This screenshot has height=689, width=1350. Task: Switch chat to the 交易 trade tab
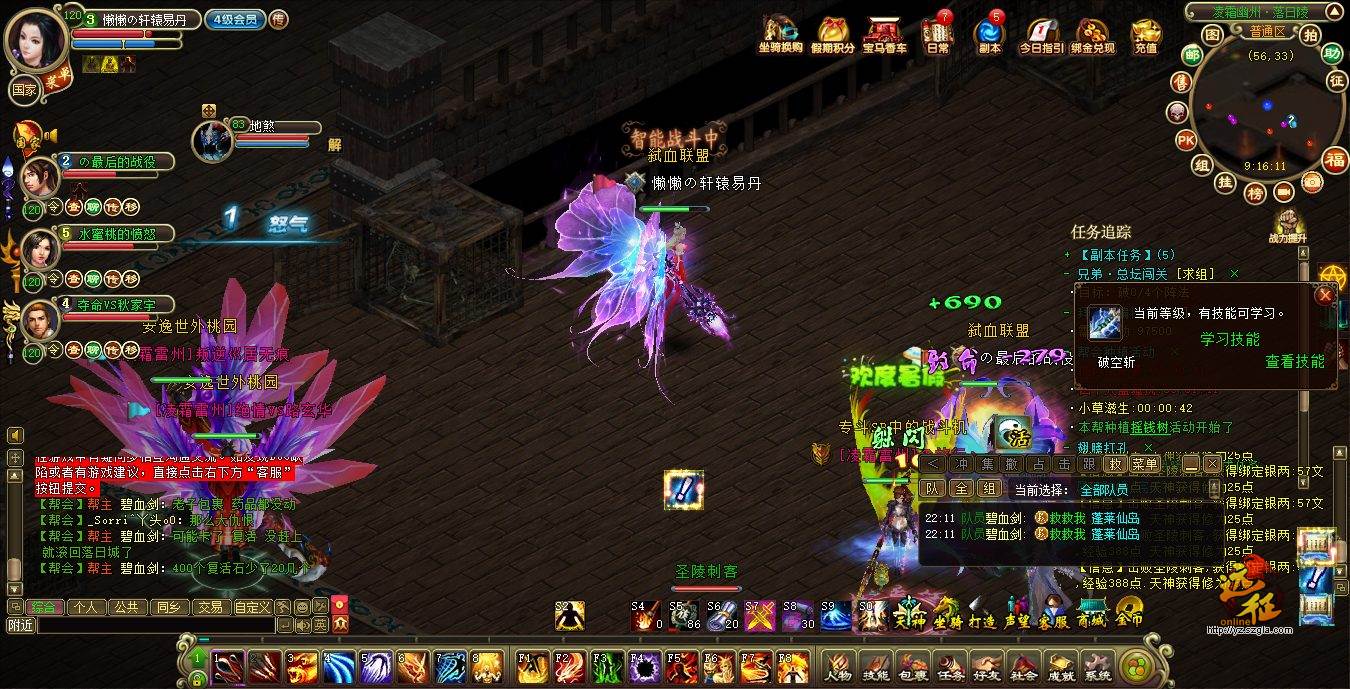point(209,606)
